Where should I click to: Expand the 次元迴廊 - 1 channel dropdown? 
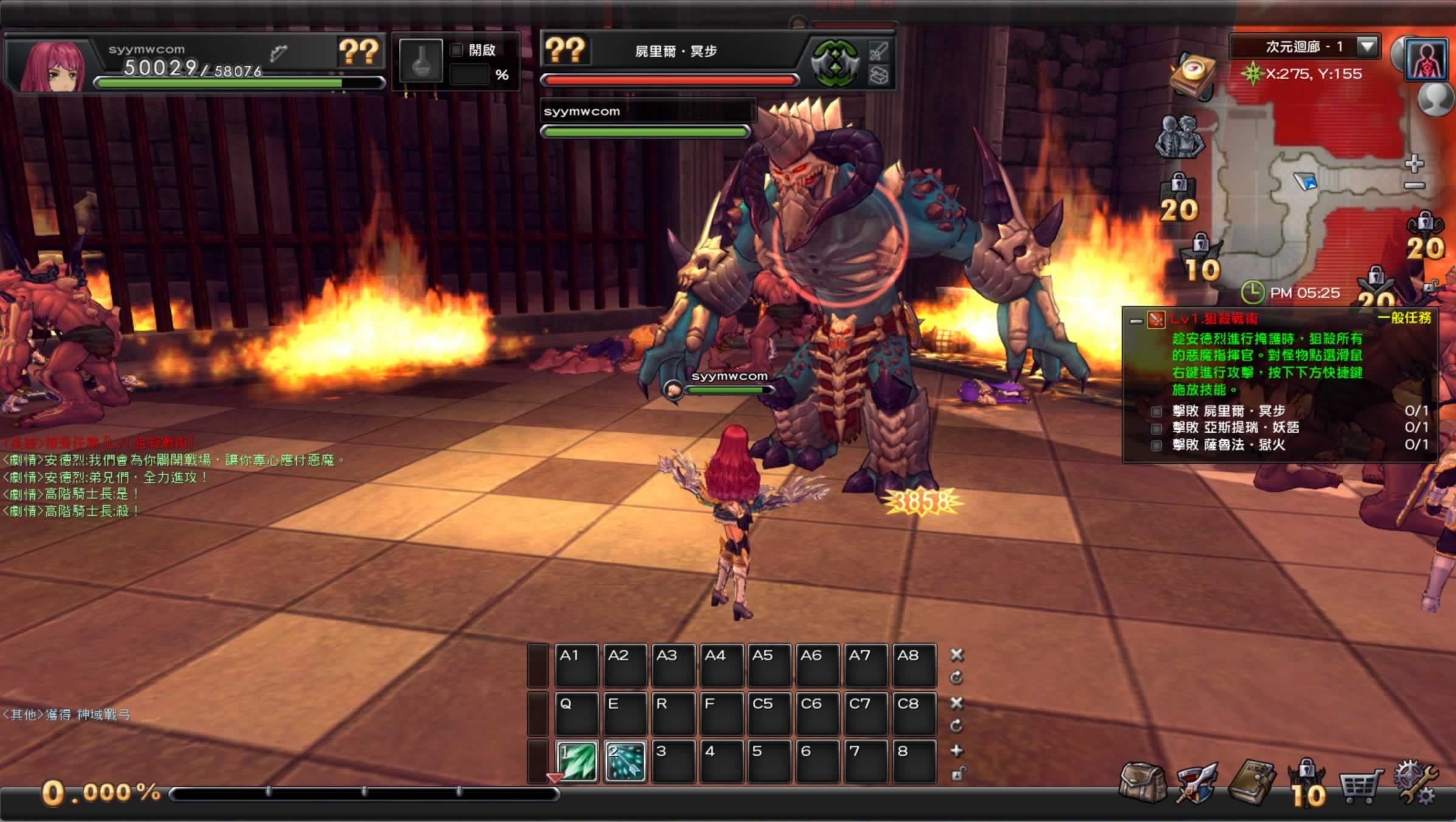pyautogui.click(x=1367, y=46)
